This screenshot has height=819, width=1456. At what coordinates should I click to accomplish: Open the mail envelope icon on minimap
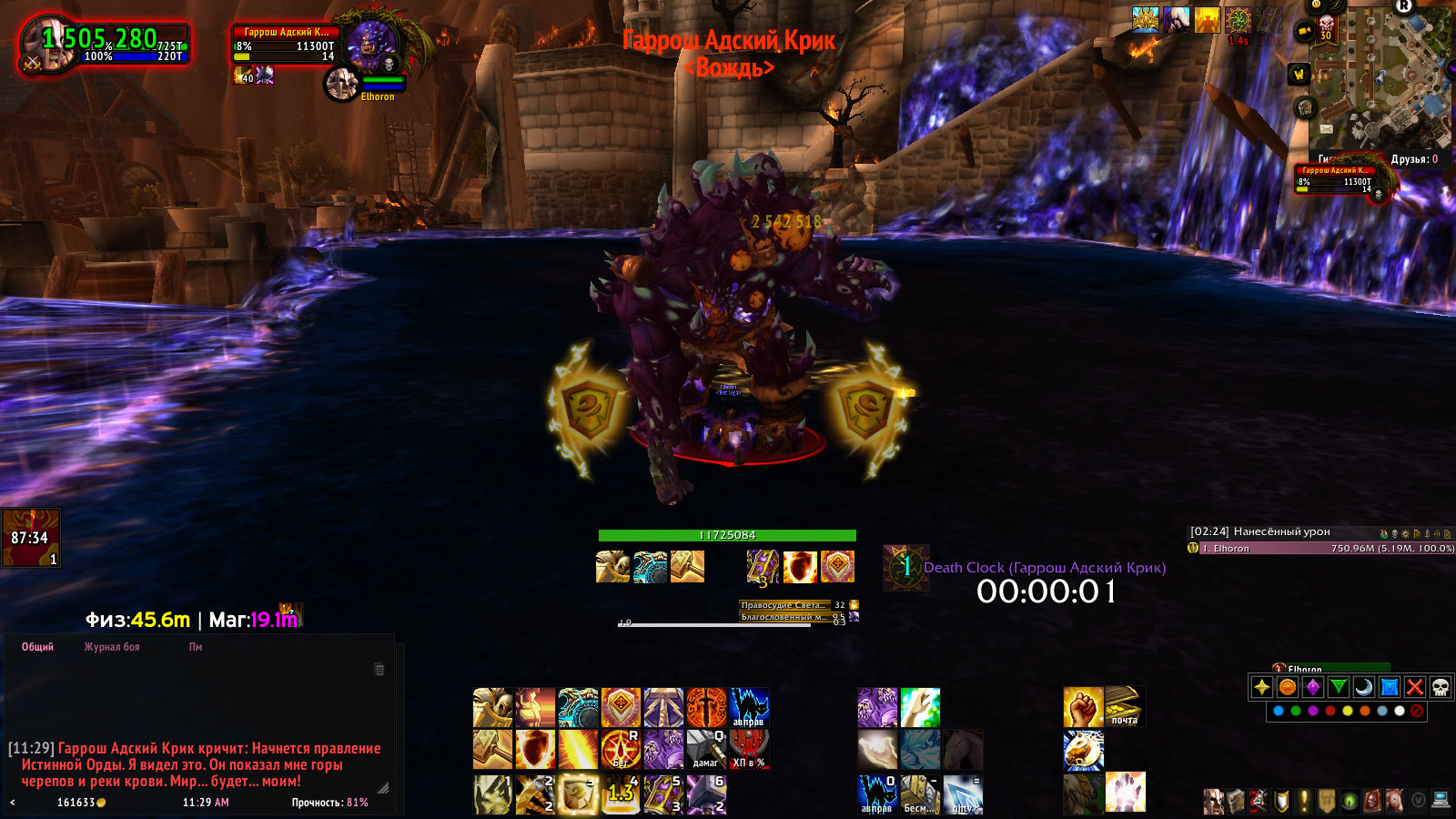[1326, 129]
